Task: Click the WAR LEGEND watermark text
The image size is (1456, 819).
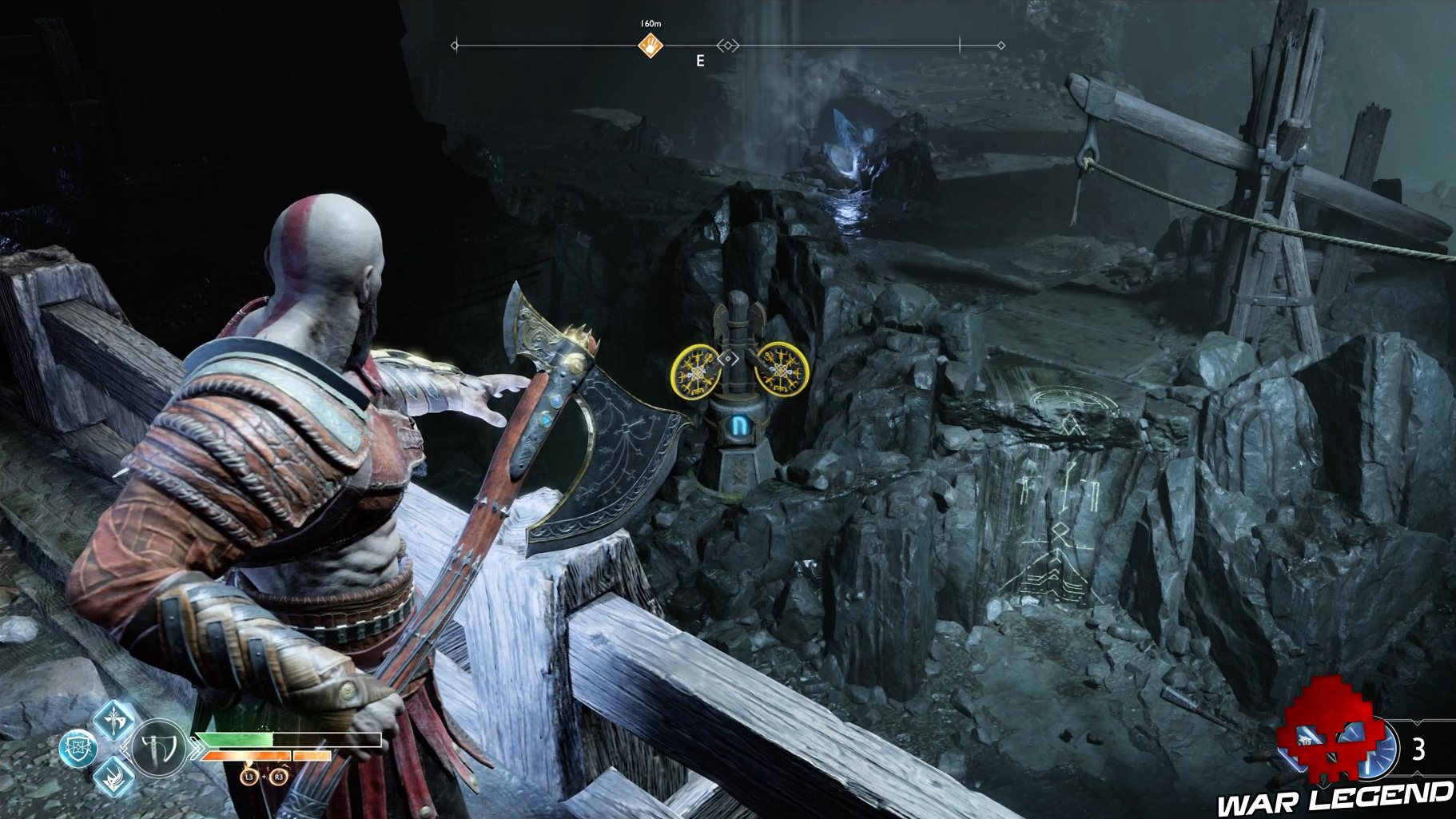Action: point(1335,799)
